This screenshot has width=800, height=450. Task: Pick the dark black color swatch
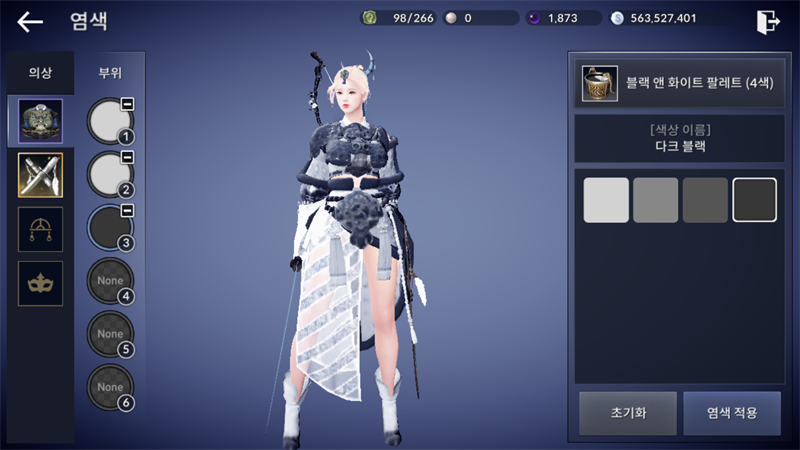coord(755,200)
